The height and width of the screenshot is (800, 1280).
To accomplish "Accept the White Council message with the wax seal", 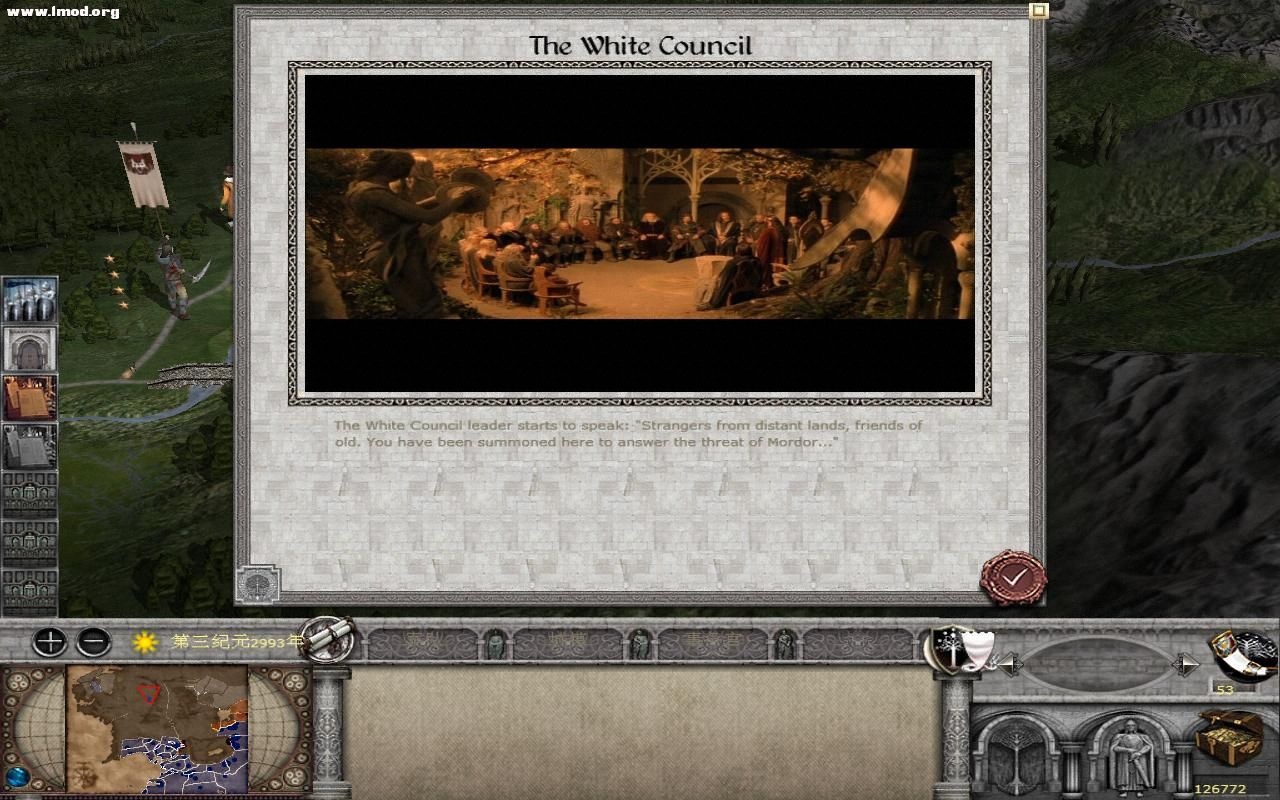I will [x=1013, y=577].
